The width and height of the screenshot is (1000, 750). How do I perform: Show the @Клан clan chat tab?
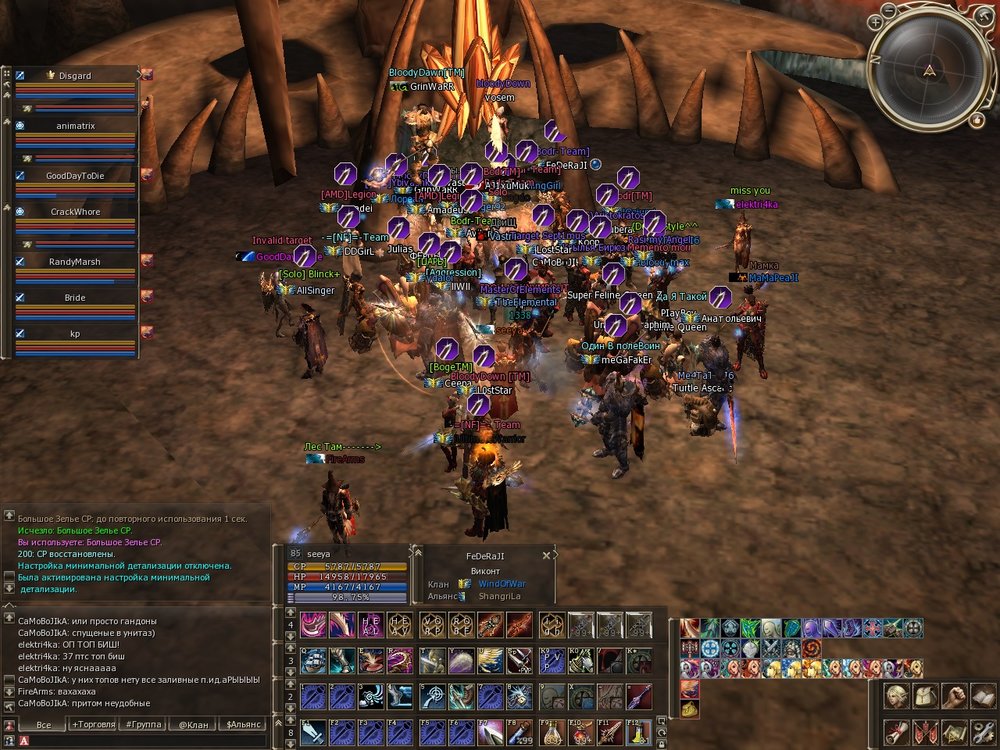[x=193, y=723]
